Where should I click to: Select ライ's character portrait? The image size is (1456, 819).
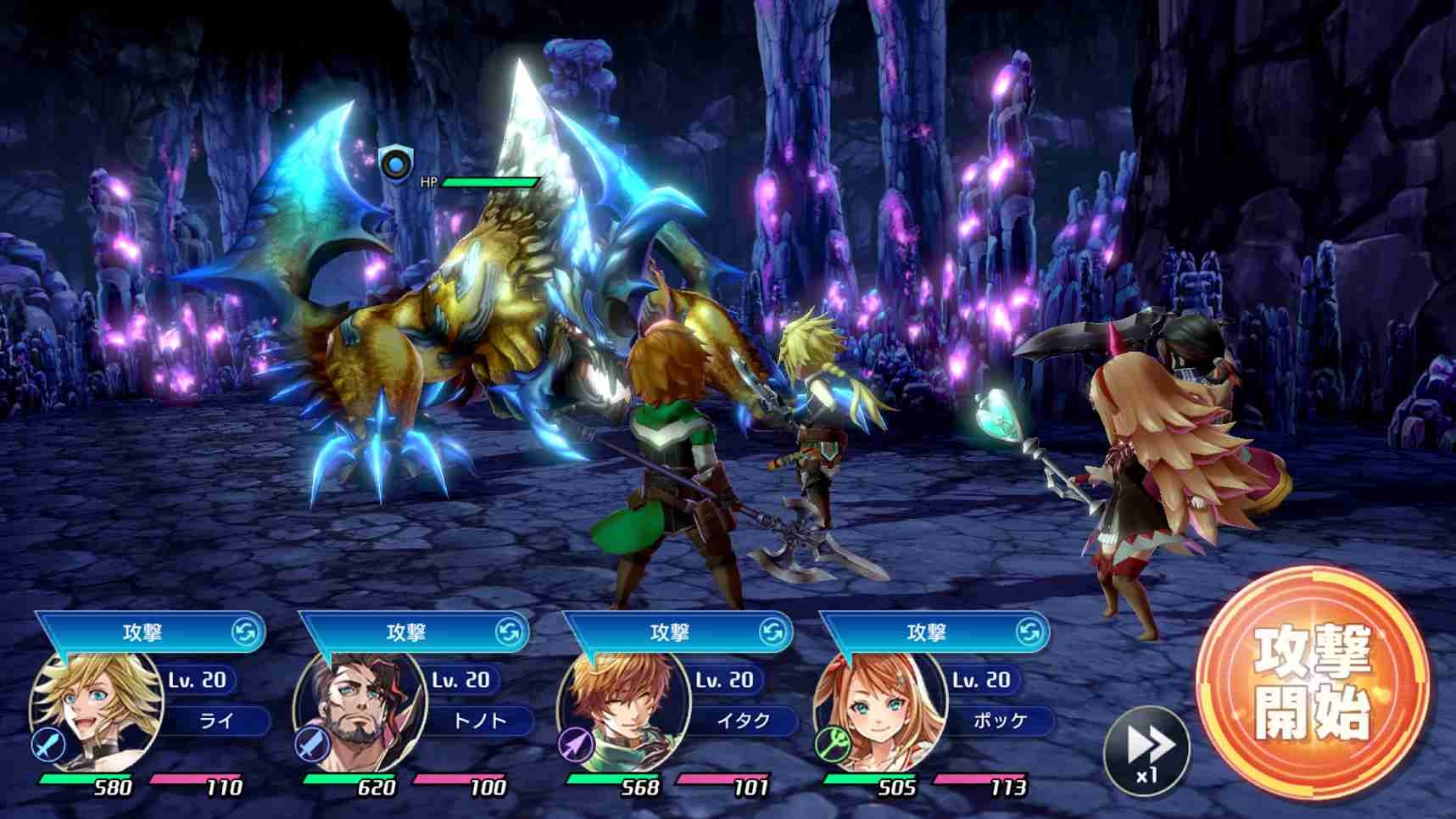tap(98, 710)
